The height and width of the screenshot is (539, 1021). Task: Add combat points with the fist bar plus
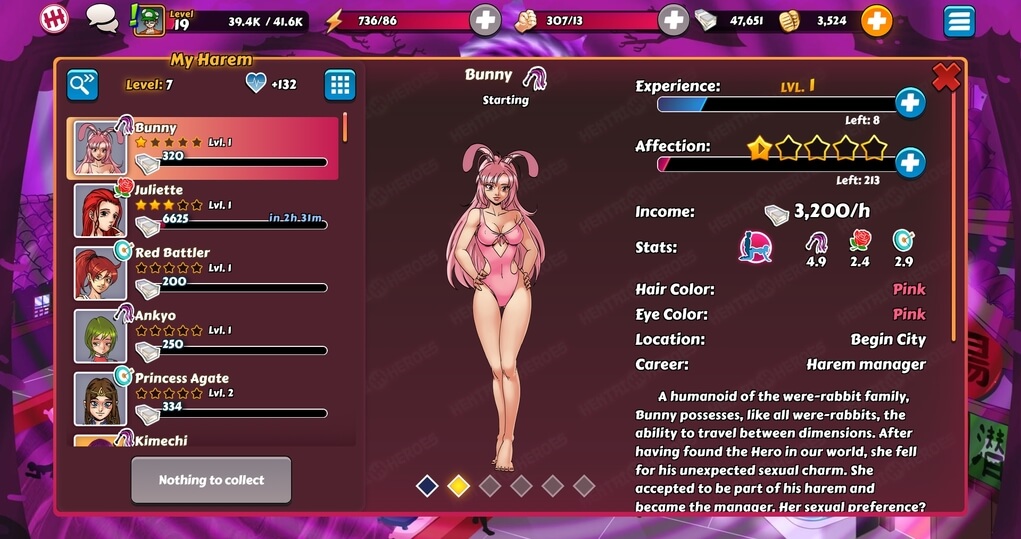click(x=674, y=20)
